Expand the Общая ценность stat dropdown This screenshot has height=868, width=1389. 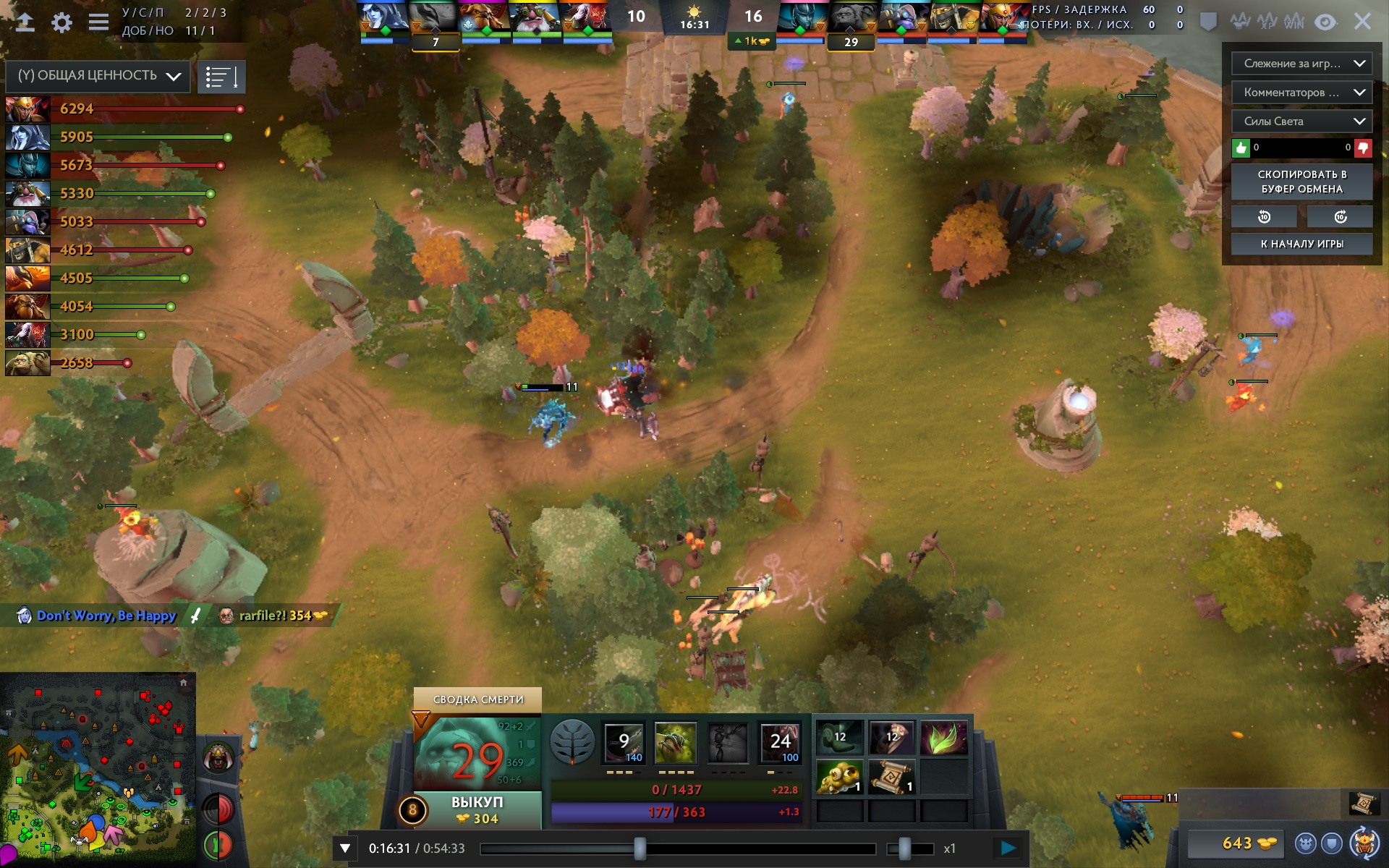(x=98, y=76)
